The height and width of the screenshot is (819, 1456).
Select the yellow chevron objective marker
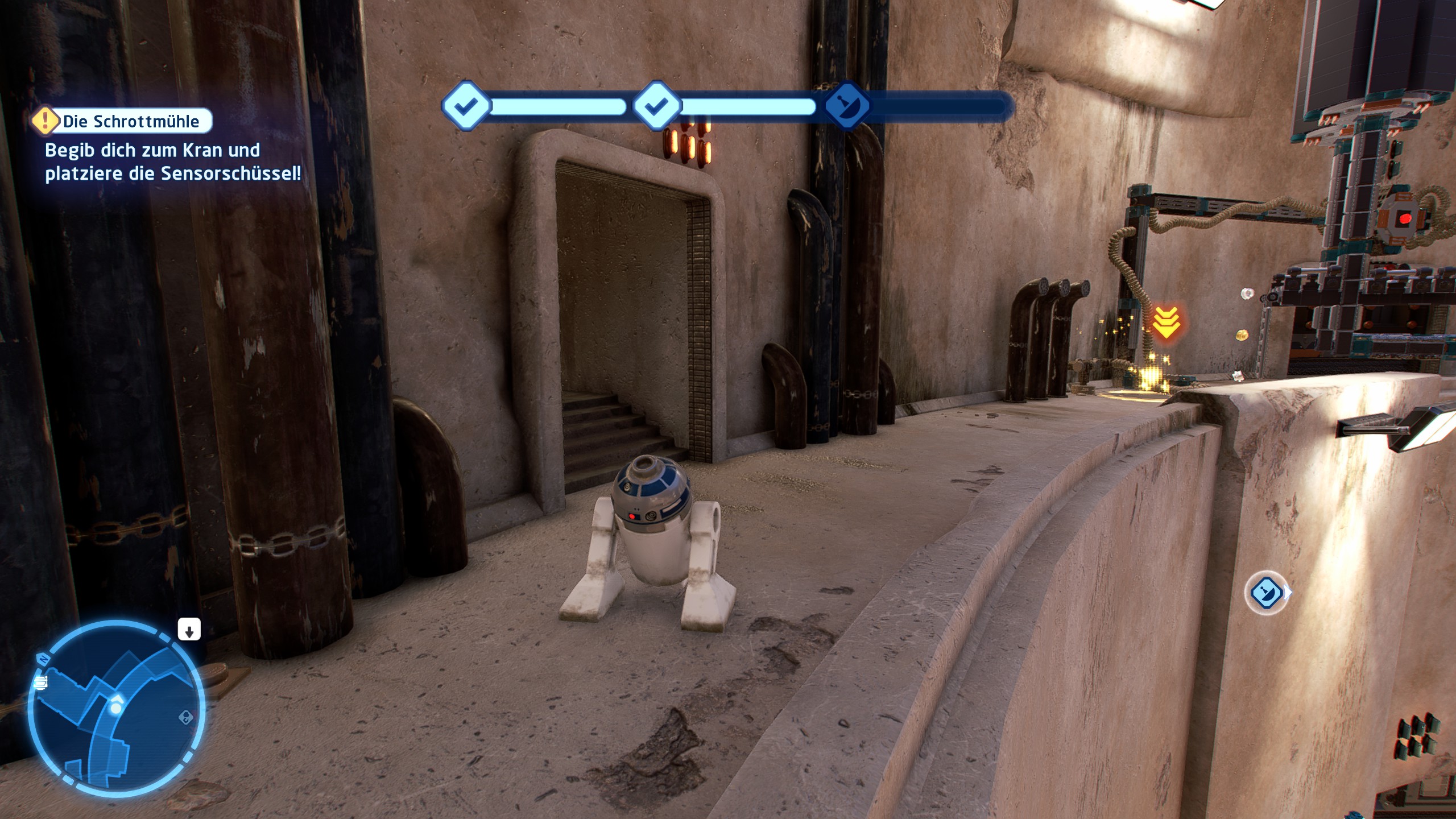[1166, 322]
